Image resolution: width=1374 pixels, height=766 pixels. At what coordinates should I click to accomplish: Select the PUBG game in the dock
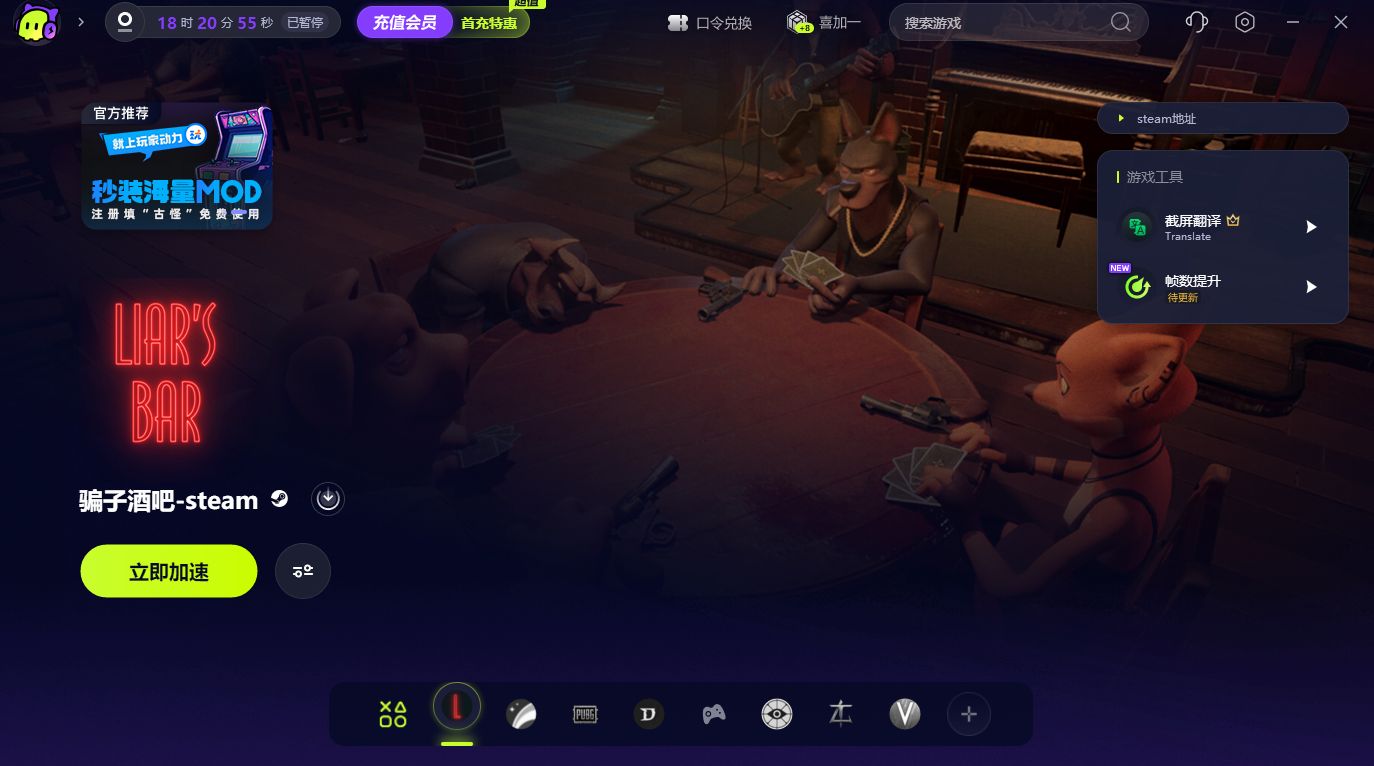coord(585,714)
